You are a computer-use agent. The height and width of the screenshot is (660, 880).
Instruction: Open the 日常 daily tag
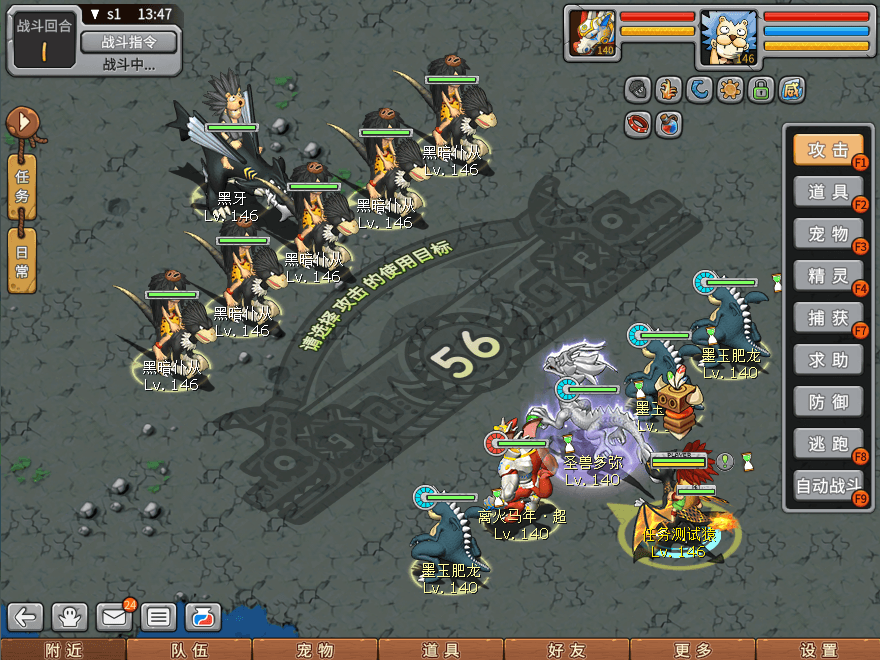click(22, 261)
